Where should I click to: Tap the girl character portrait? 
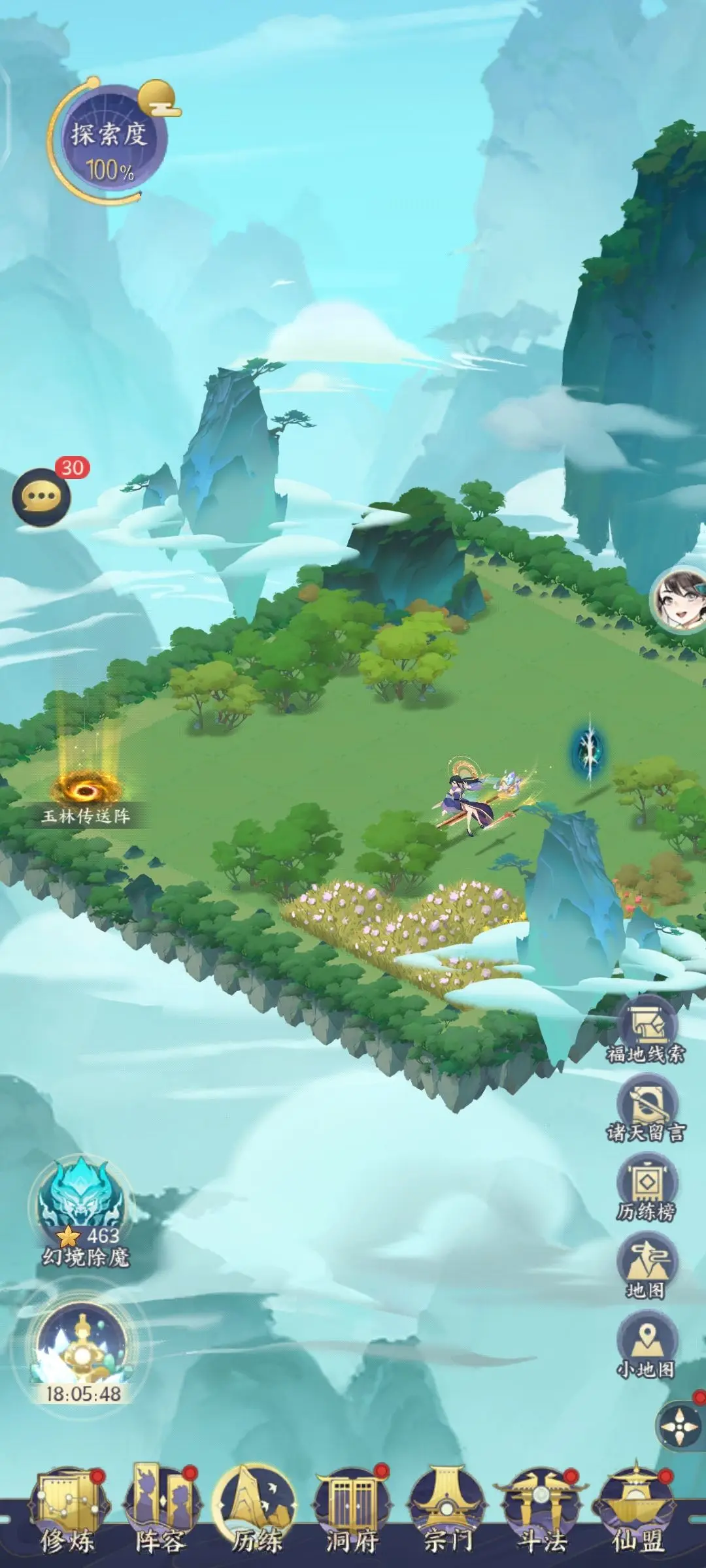coord(680,600)
